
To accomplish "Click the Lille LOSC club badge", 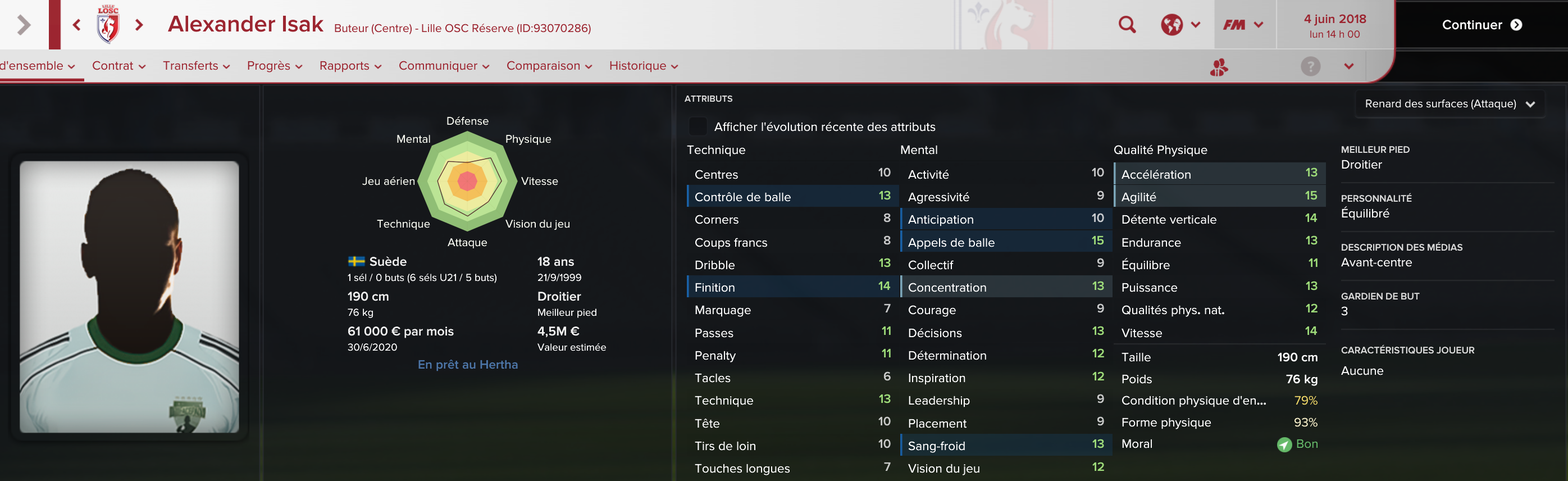I will click(x=108, y=25).
